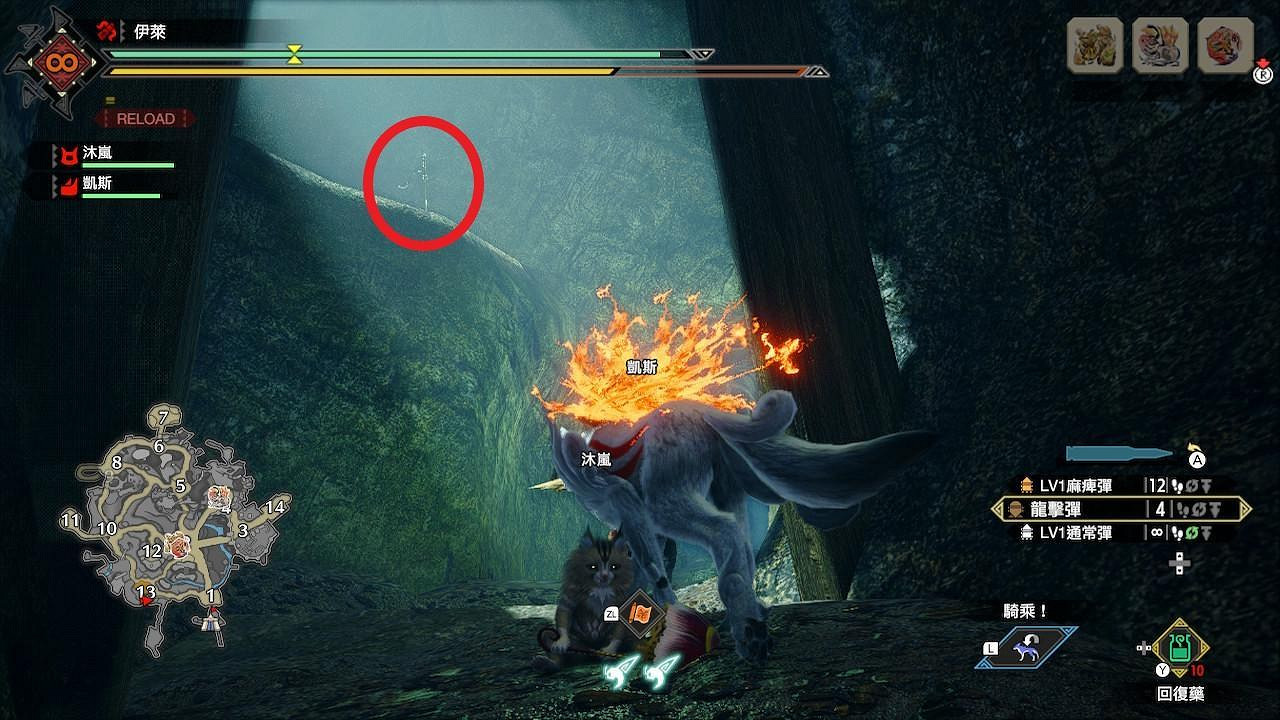Image resolution: width=1280 pixels, height=720 pixels.
Task: Open the third monster icon top right
Action: click(1221, 45)
